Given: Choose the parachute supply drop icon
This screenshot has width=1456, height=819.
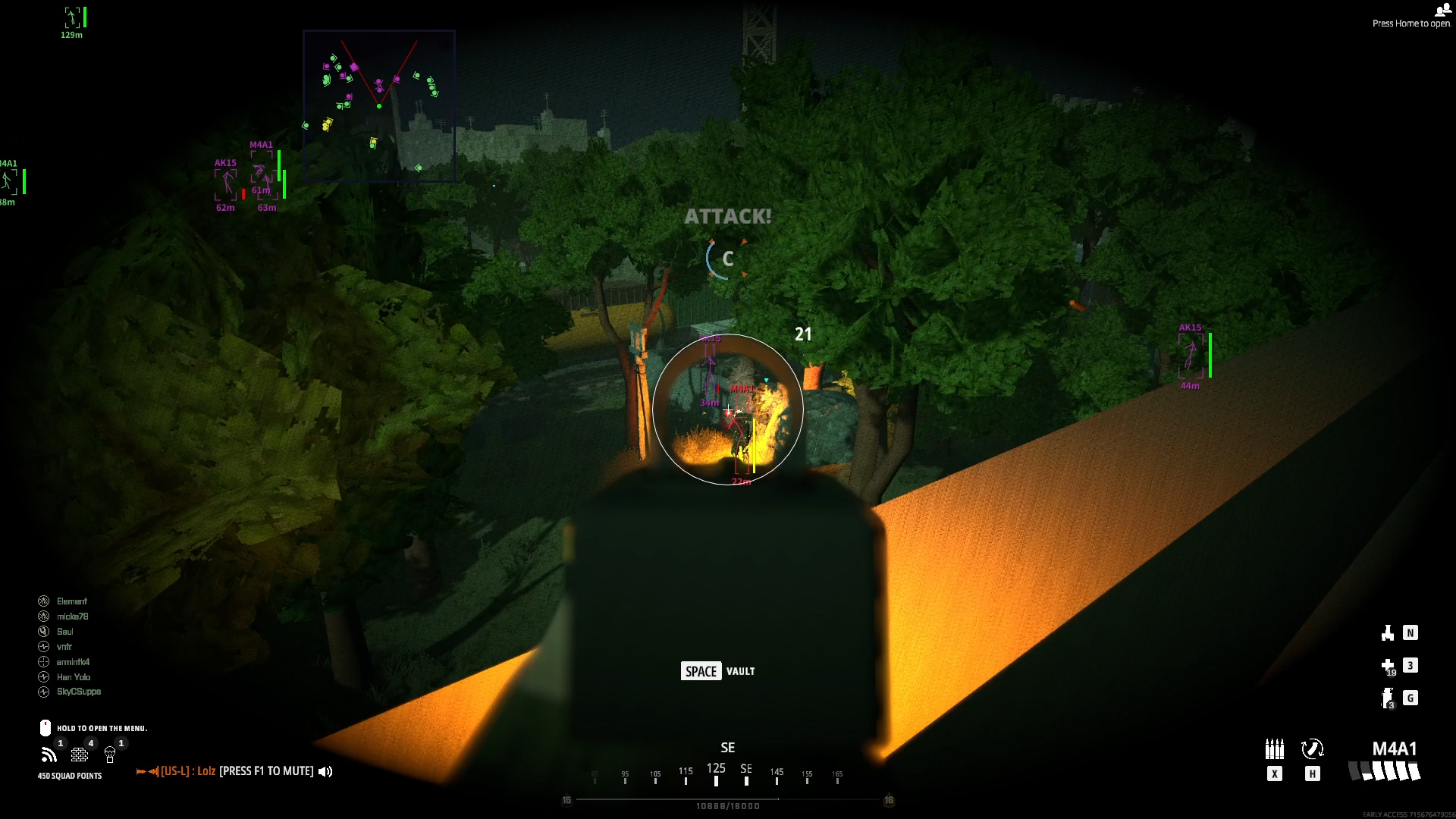Looking at the screenshot, I should (110, 755).
